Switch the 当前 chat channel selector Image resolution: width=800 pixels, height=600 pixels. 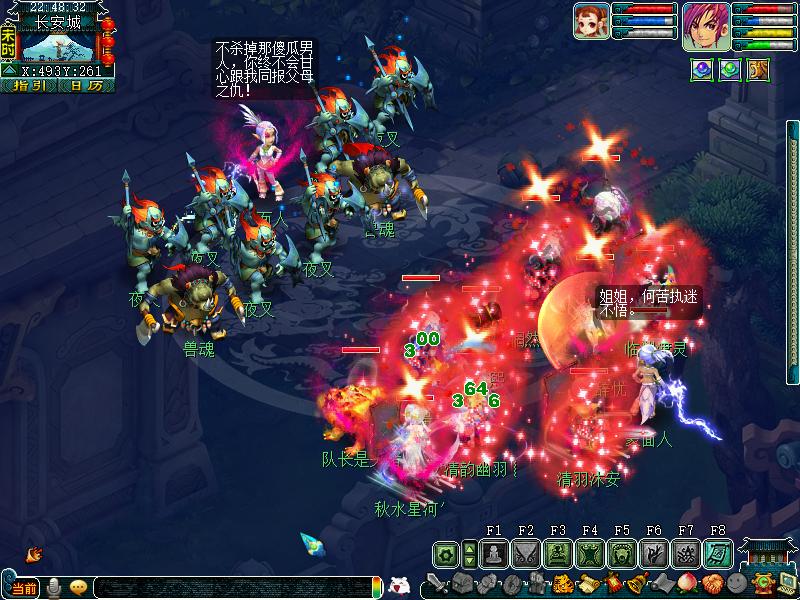click(26, 588)
